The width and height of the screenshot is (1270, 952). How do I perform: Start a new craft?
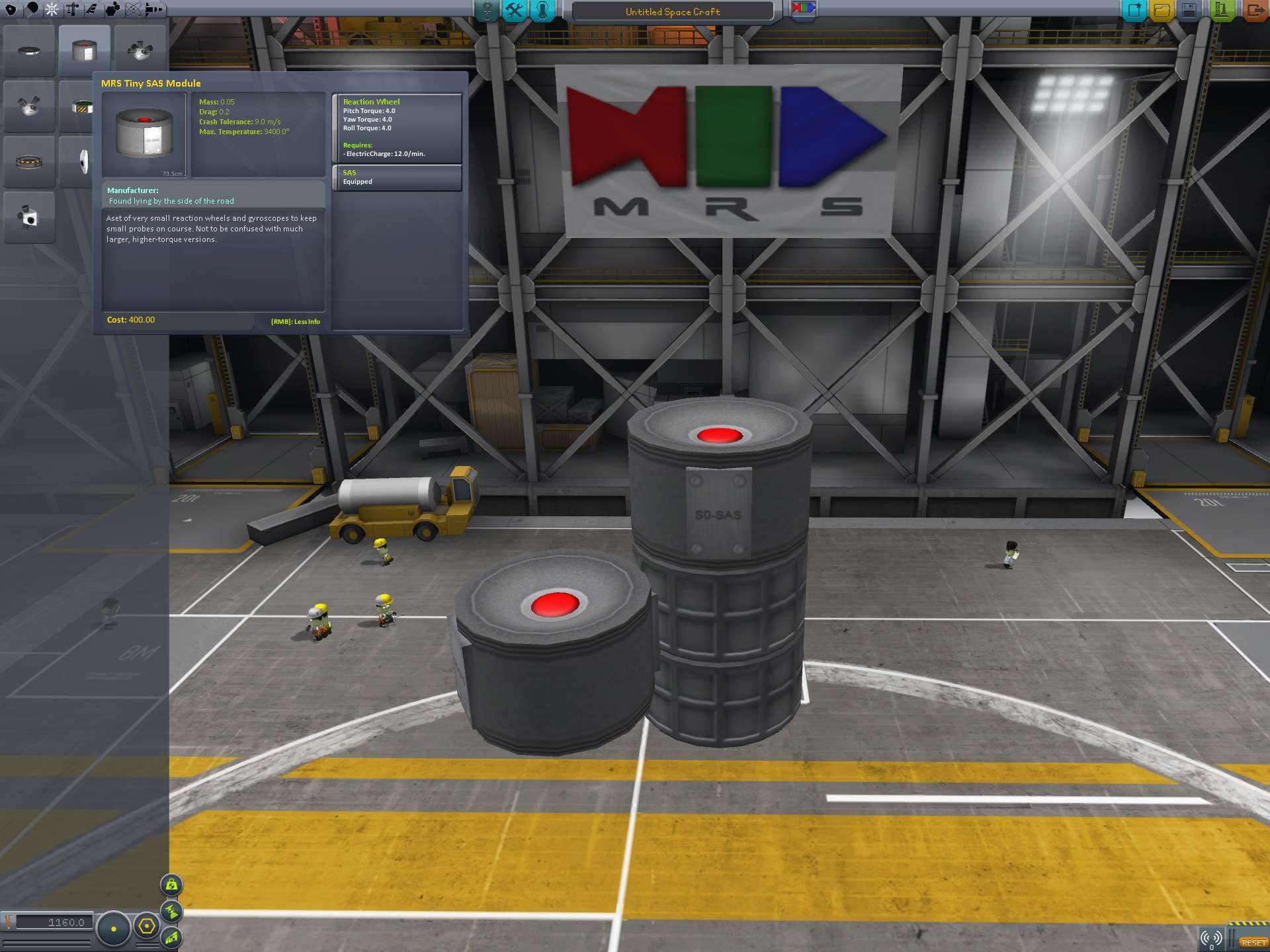(x=1134, y=11)
